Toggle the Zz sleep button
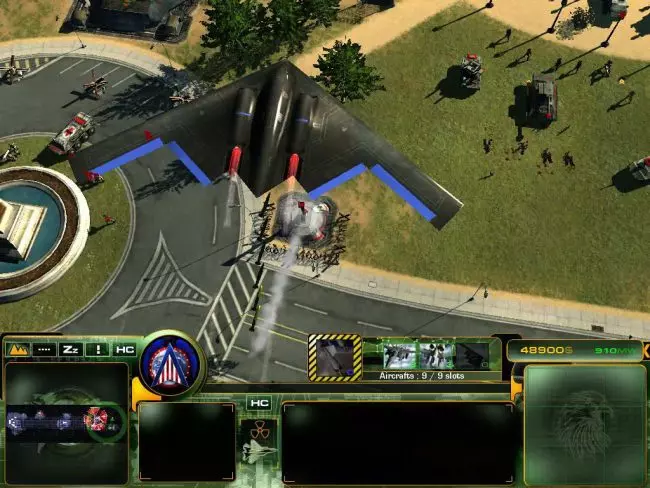This screenshot has height=488, width=650. tap(71, 350)
